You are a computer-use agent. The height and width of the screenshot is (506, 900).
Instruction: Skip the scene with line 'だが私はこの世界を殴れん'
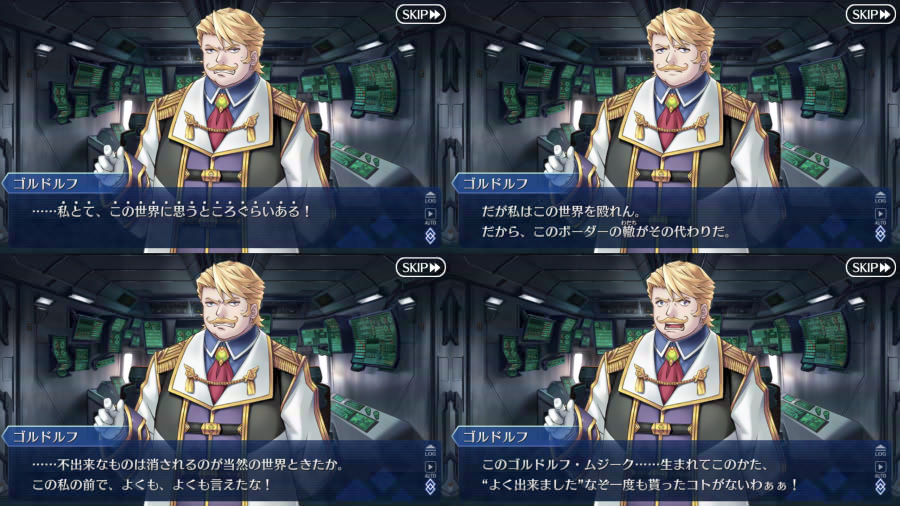(870, 14)
